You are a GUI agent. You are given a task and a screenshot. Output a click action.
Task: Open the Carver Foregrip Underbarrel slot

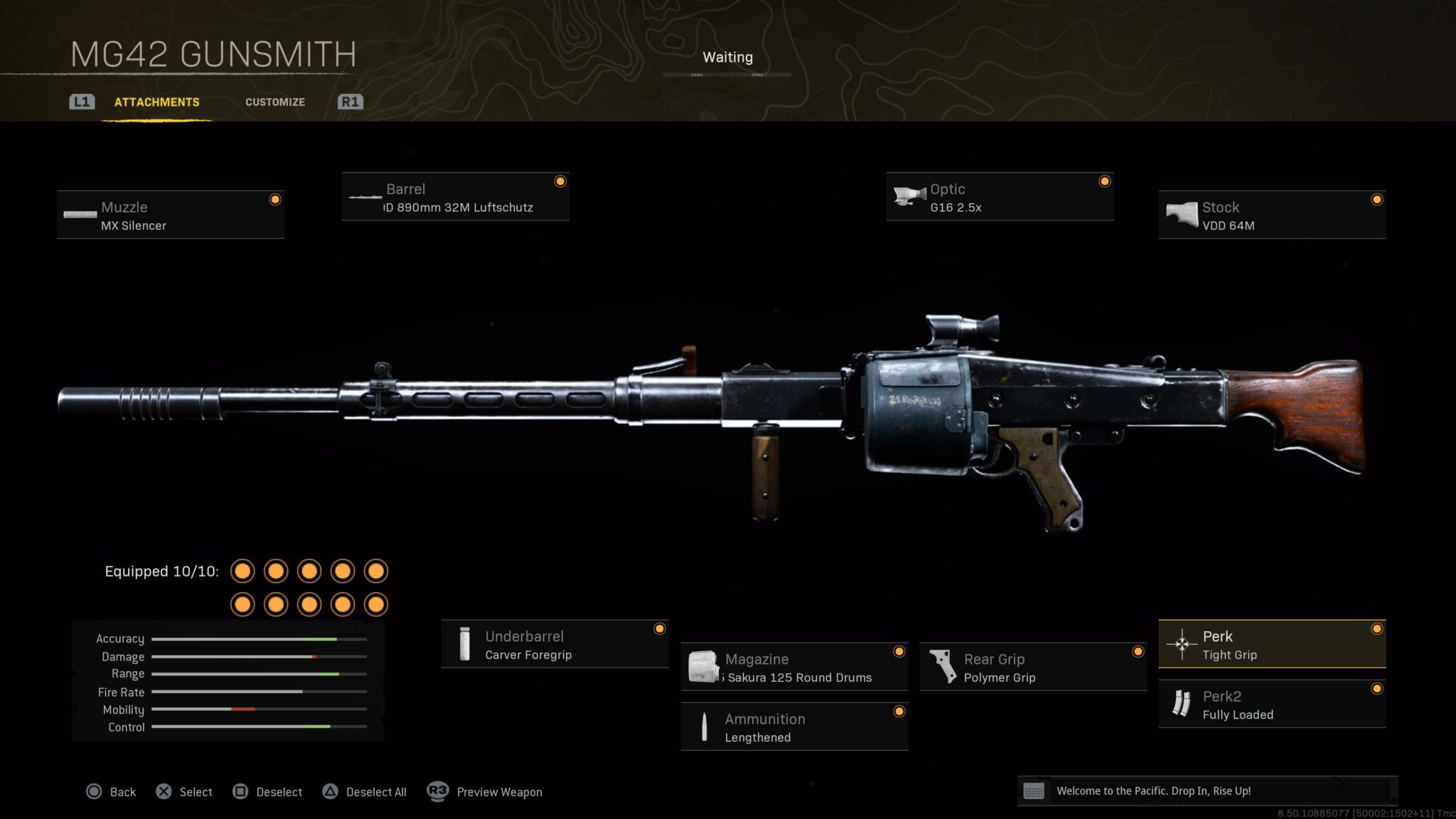pos(466,643)
